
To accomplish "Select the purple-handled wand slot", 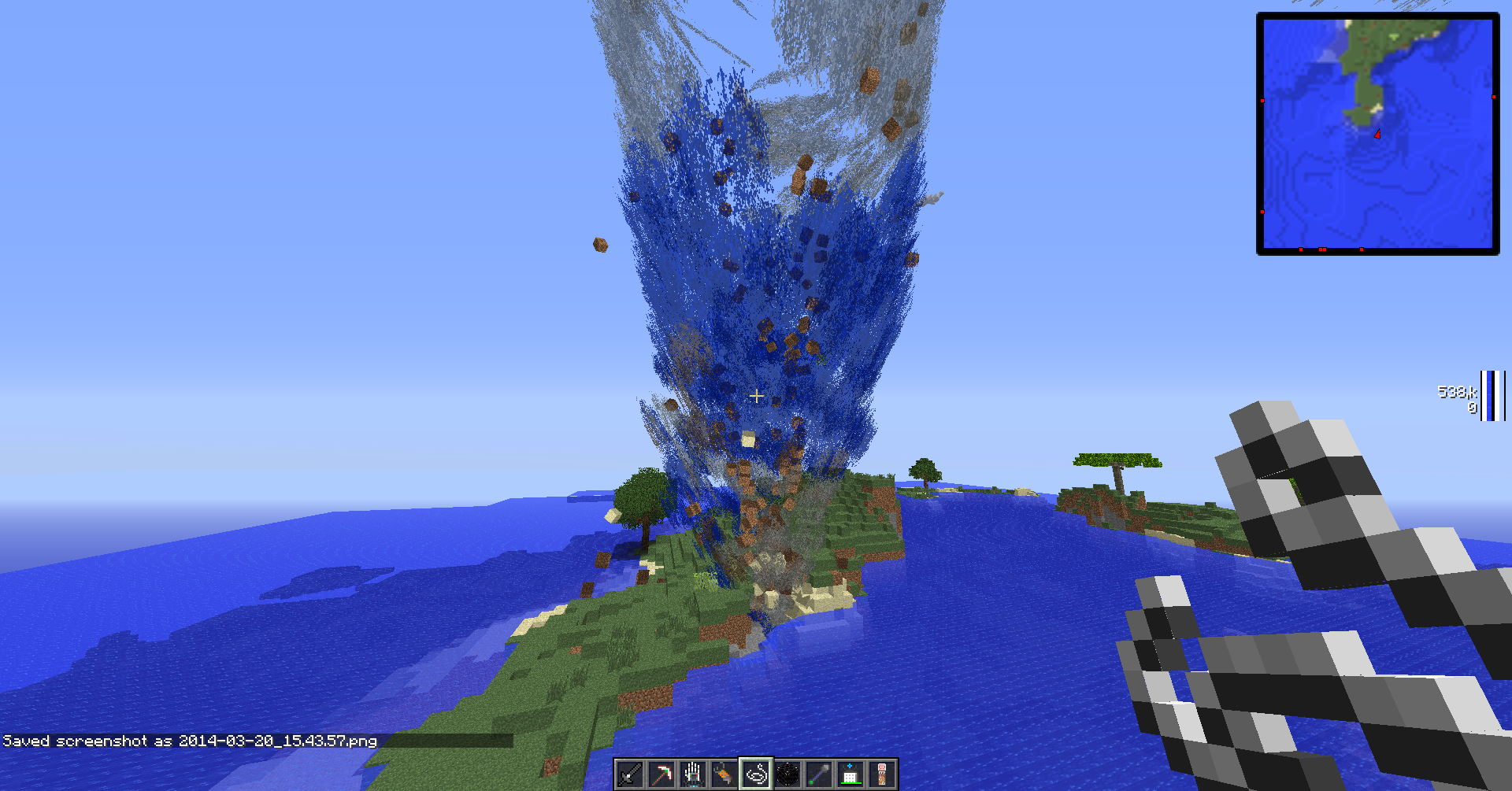I will pos(819,774).
